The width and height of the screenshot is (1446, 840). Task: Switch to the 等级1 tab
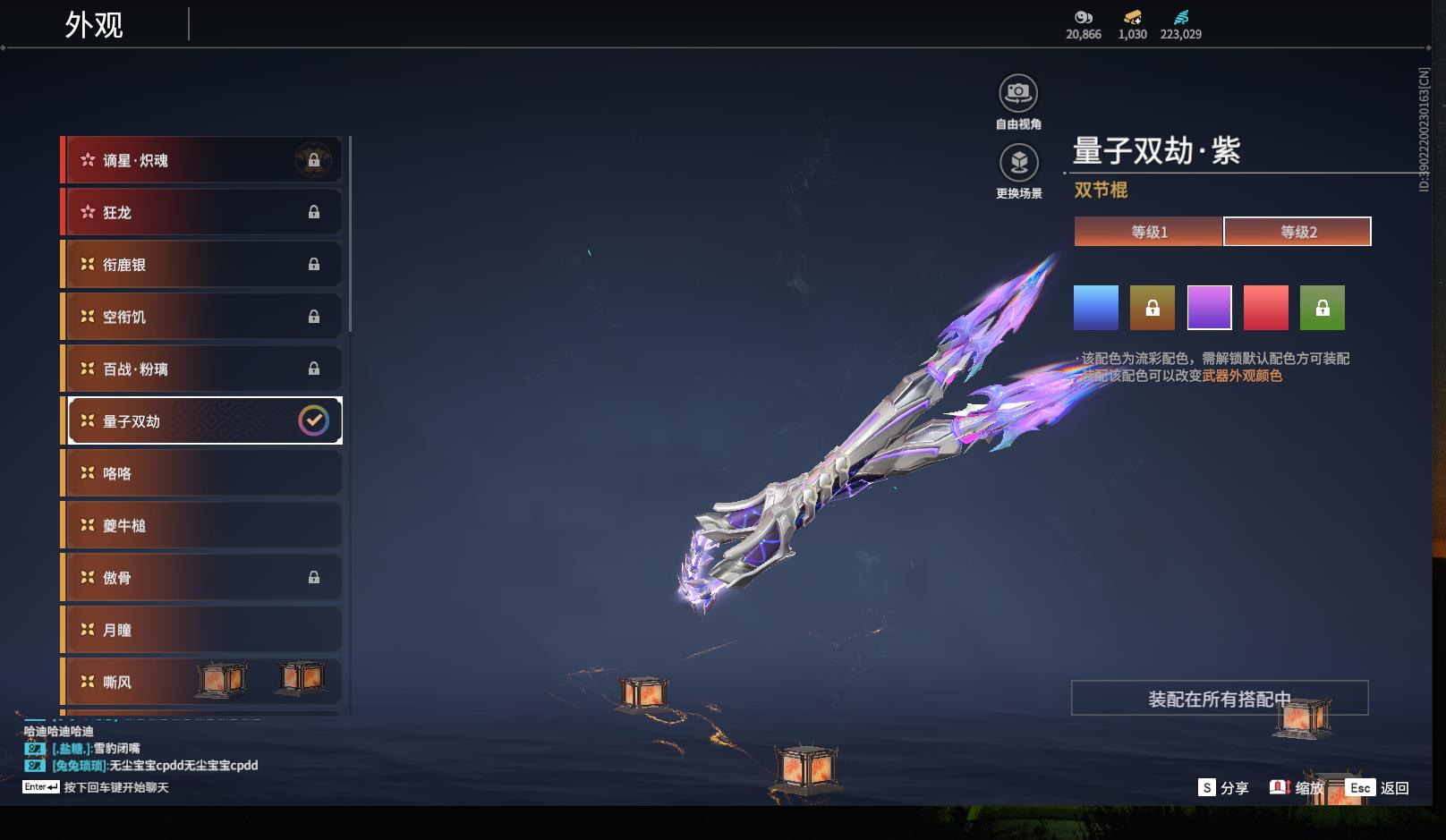(1149, 232)
